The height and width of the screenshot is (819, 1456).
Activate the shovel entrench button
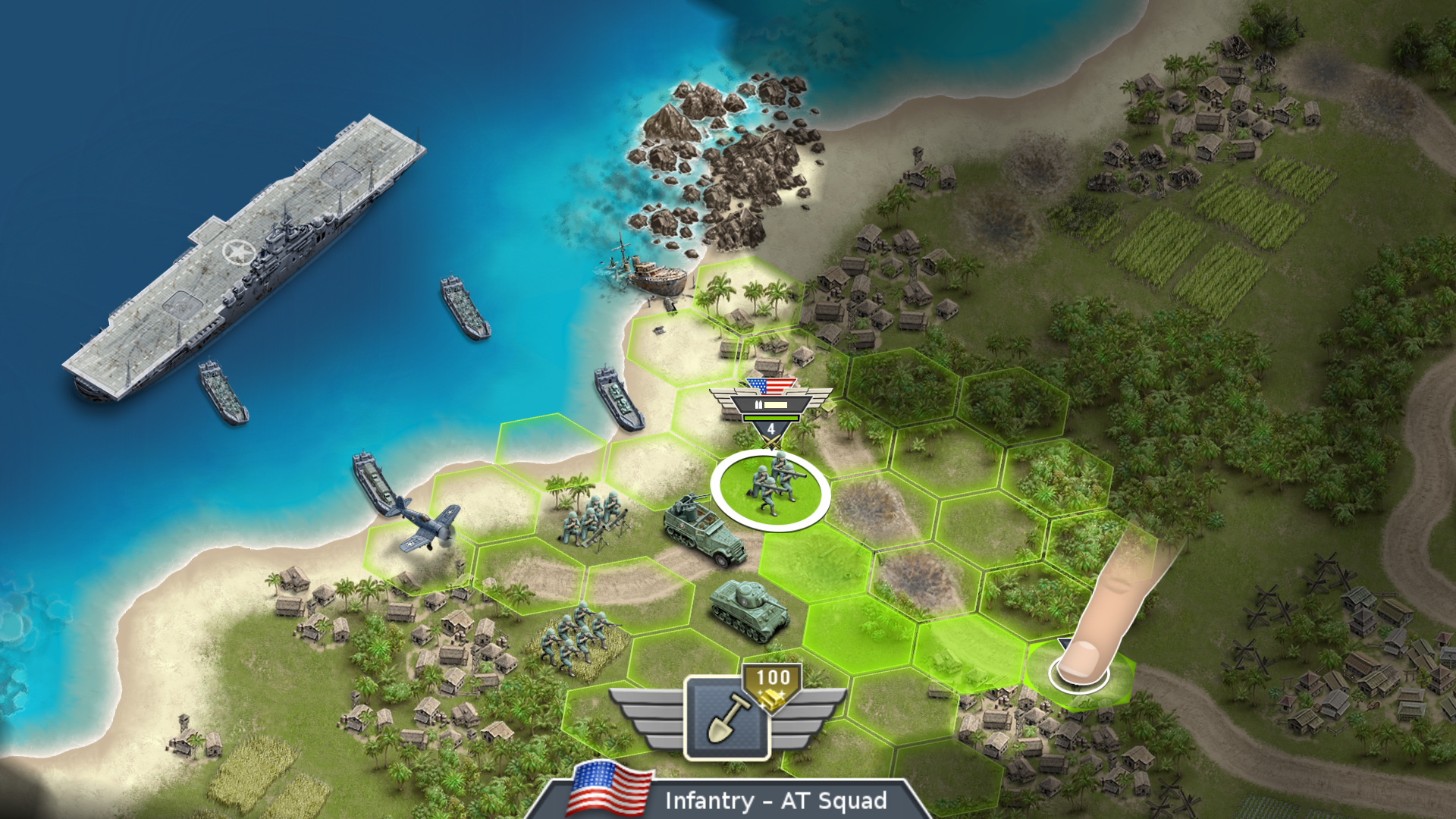pos(726,718)
